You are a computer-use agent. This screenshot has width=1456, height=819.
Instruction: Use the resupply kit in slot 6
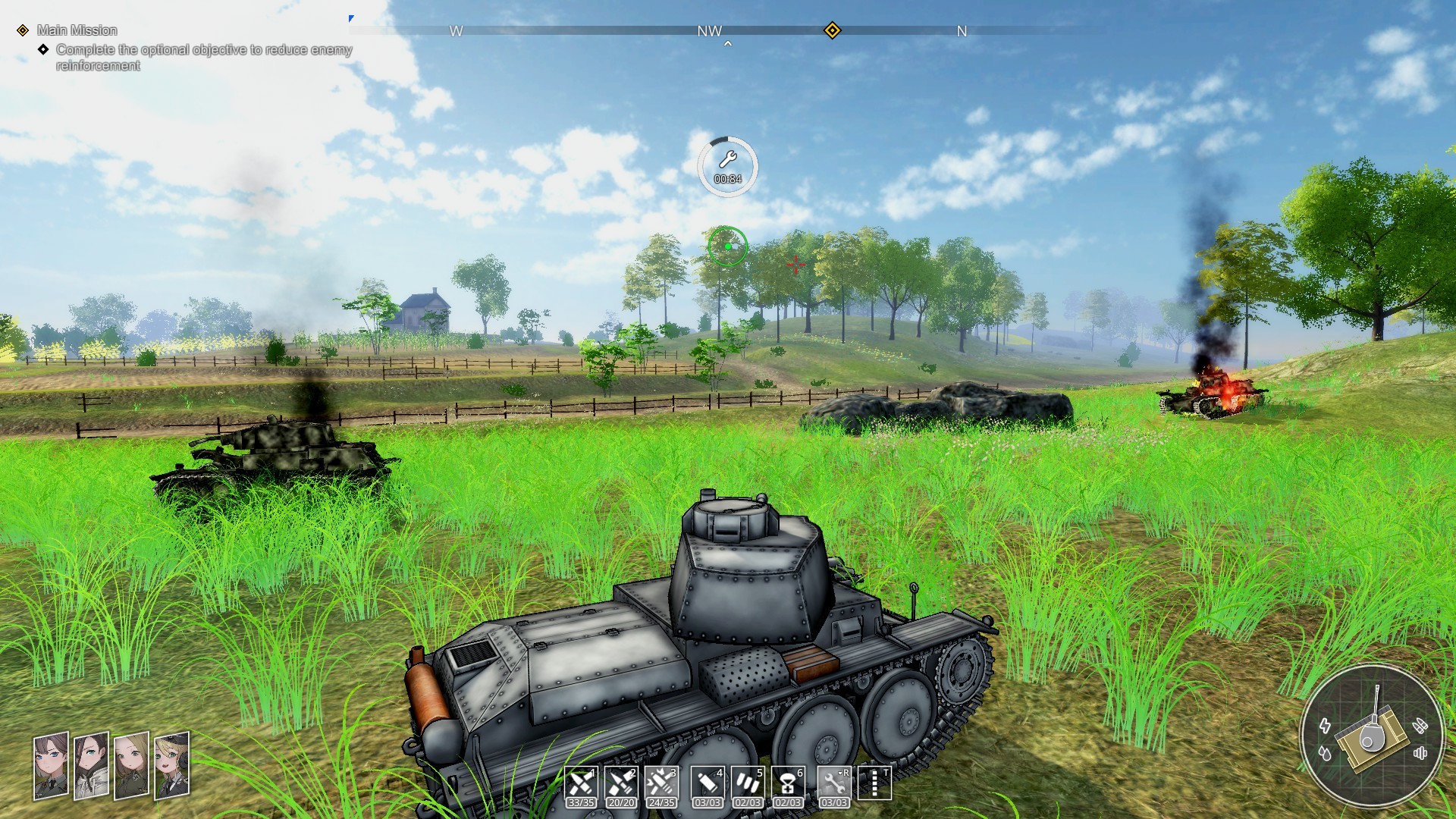[x=788, y=783]
